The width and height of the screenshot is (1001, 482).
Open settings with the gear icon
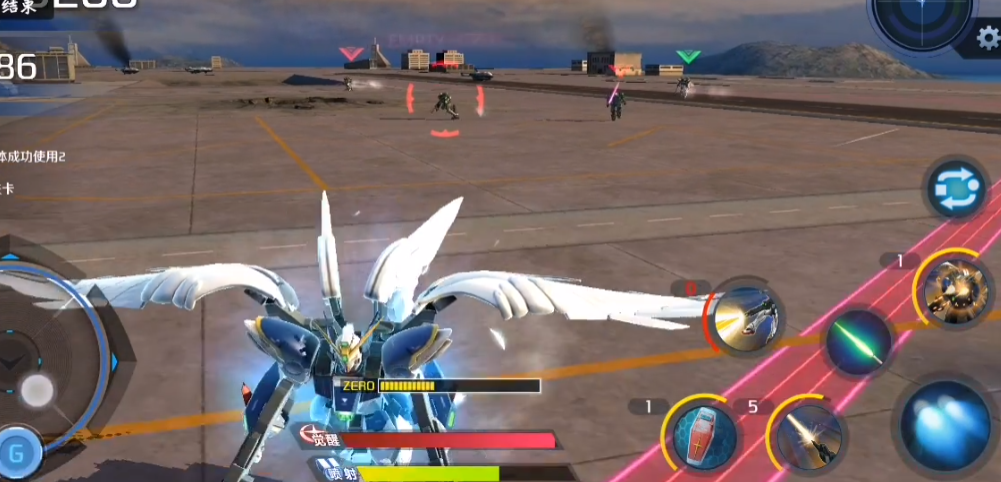click(x=987, y=39)
